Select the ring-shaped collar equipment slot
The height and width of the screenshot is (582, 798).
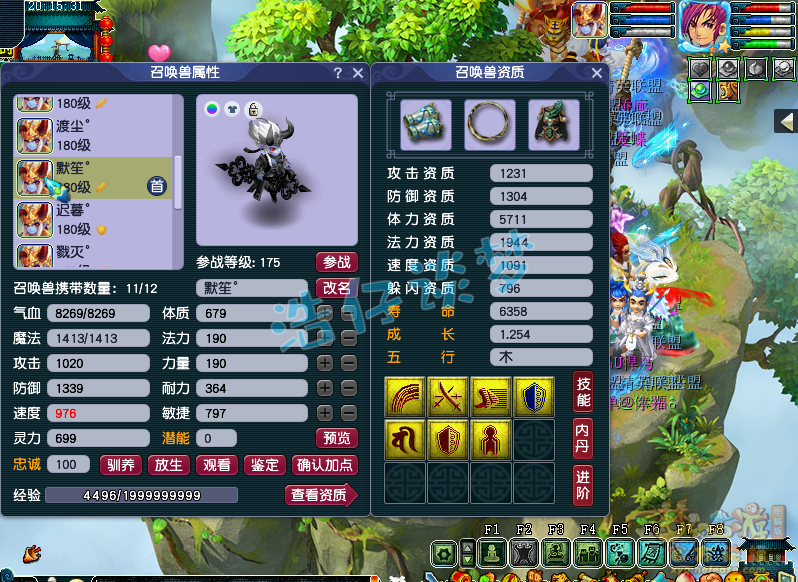point(490,124)
